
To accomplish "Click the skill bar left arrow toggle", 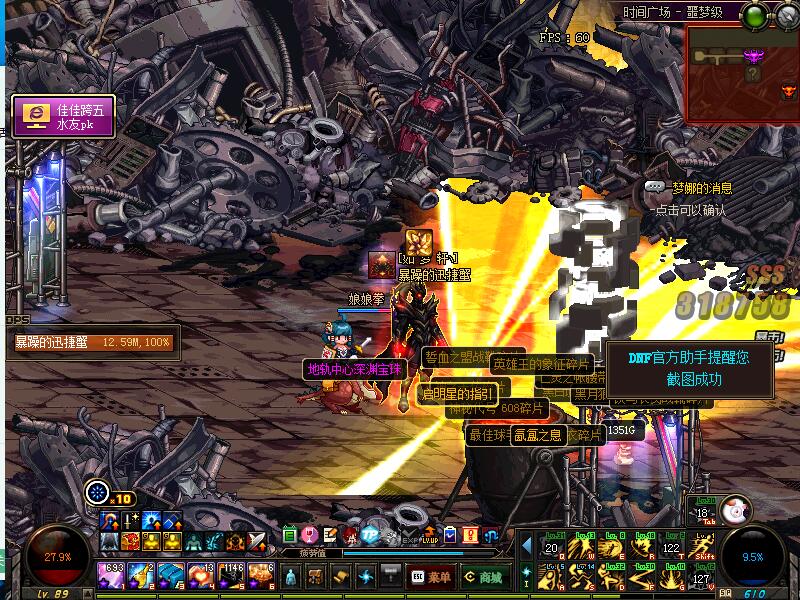I will [x=527, y=546].
